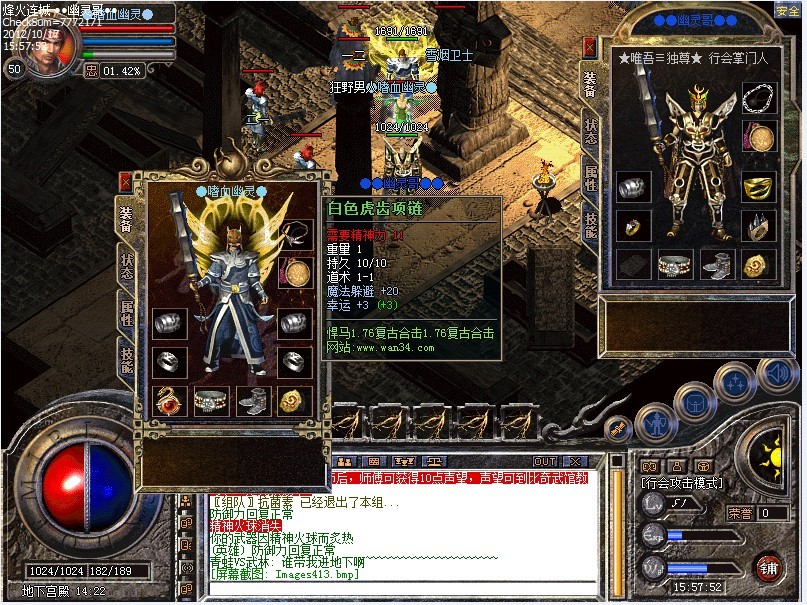Select the skull belt in right panel
This screenshot has width=807, height=605.
tap(675, 263)
